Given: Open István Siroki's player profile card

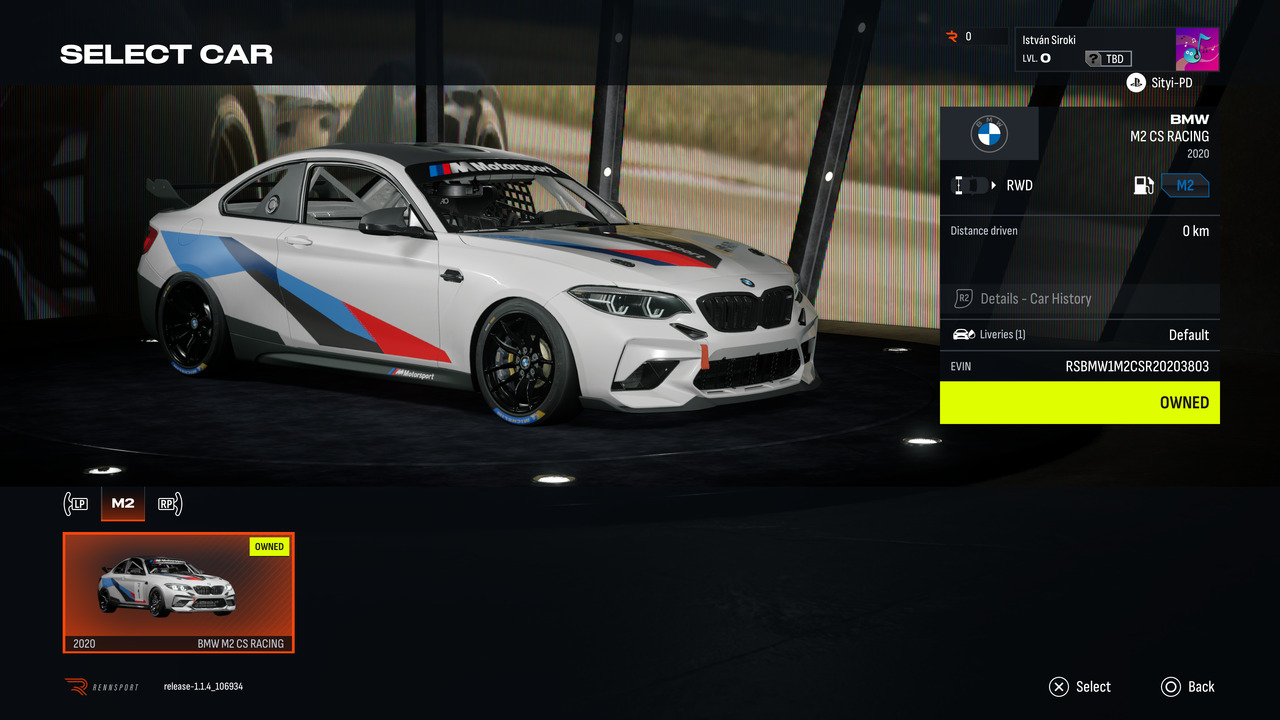Looking at the screenshot, I should pos(1095,49).
